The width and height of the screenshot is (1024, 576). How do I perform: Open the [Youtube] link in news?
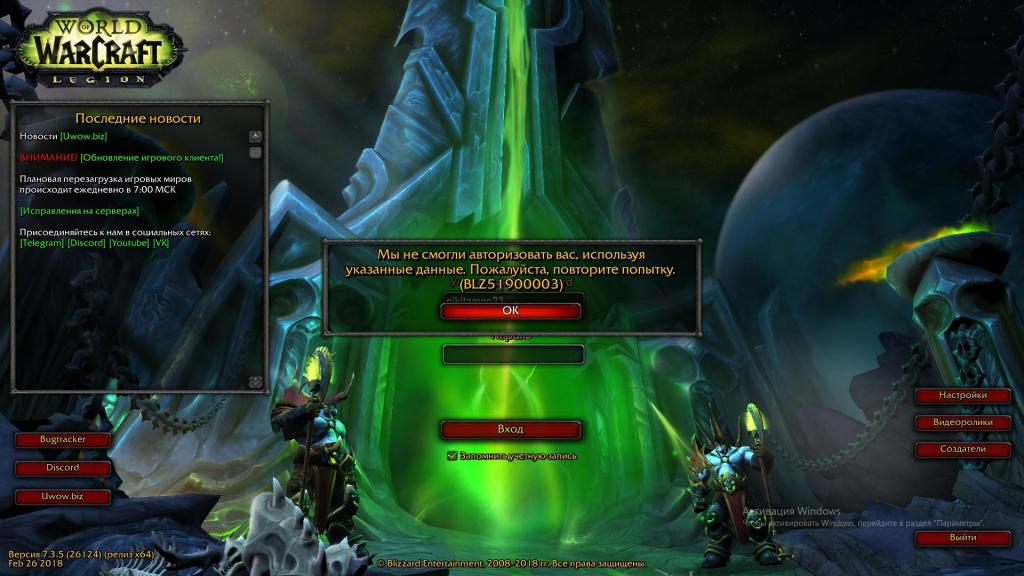tap(129, 243)
